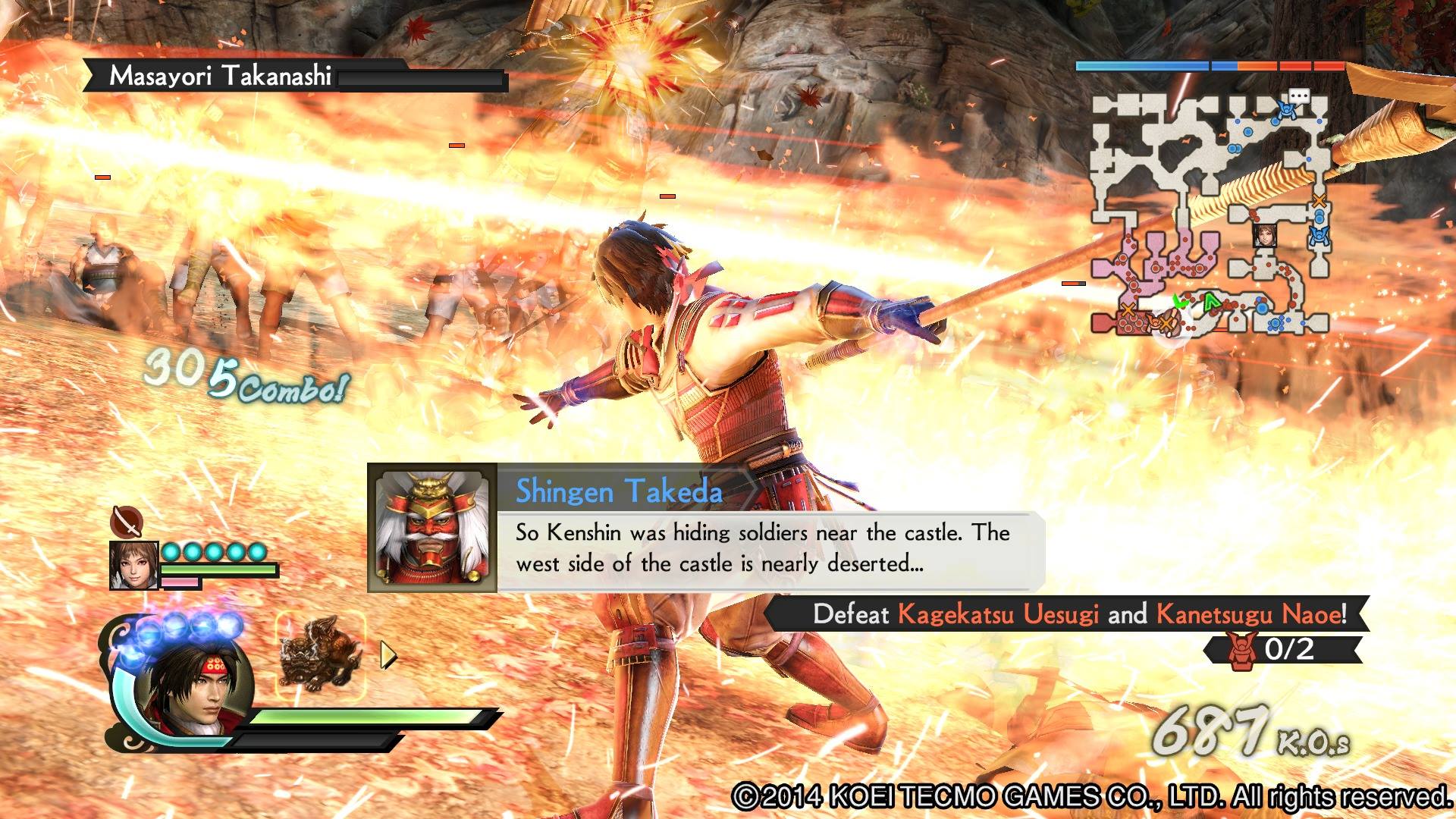The height and width of the screenshot is (819, 1456).
Task: Use the bronze lion-dog item
Action: (x=320, y=654)
